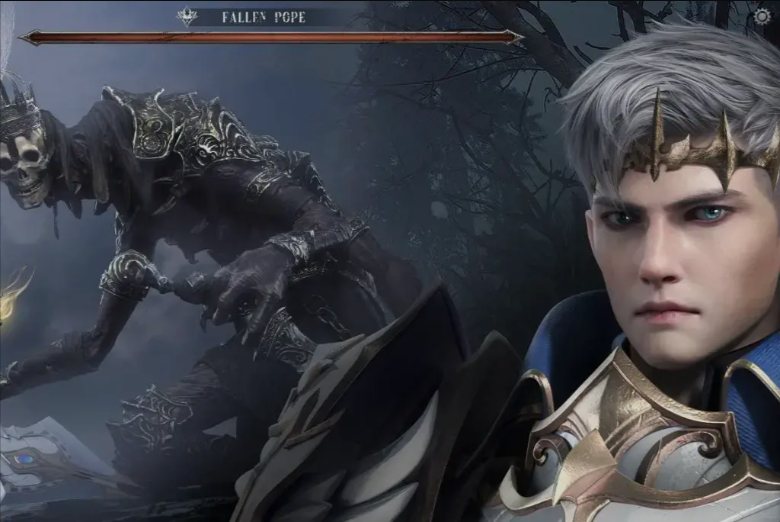
Task: Open settings via the gear icon
Action: click(x=763, y=16)
